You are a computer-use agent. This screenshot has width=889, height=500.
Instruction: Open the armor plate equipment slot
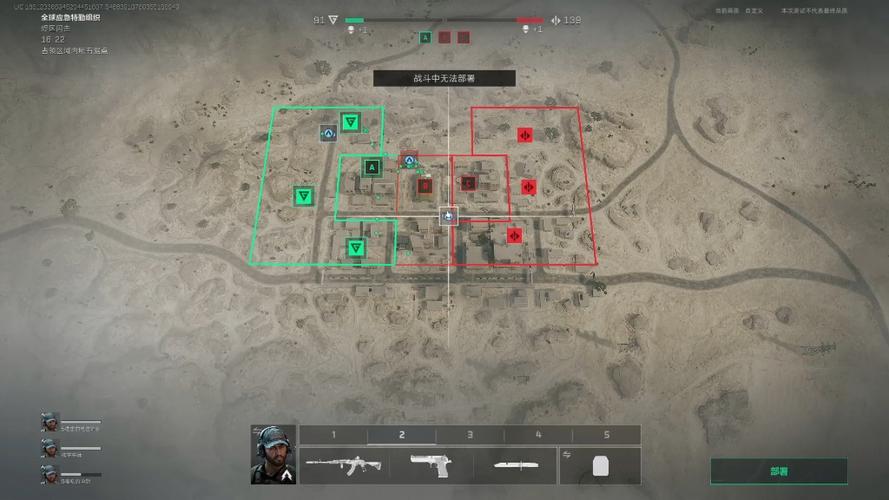coord(601,466)
